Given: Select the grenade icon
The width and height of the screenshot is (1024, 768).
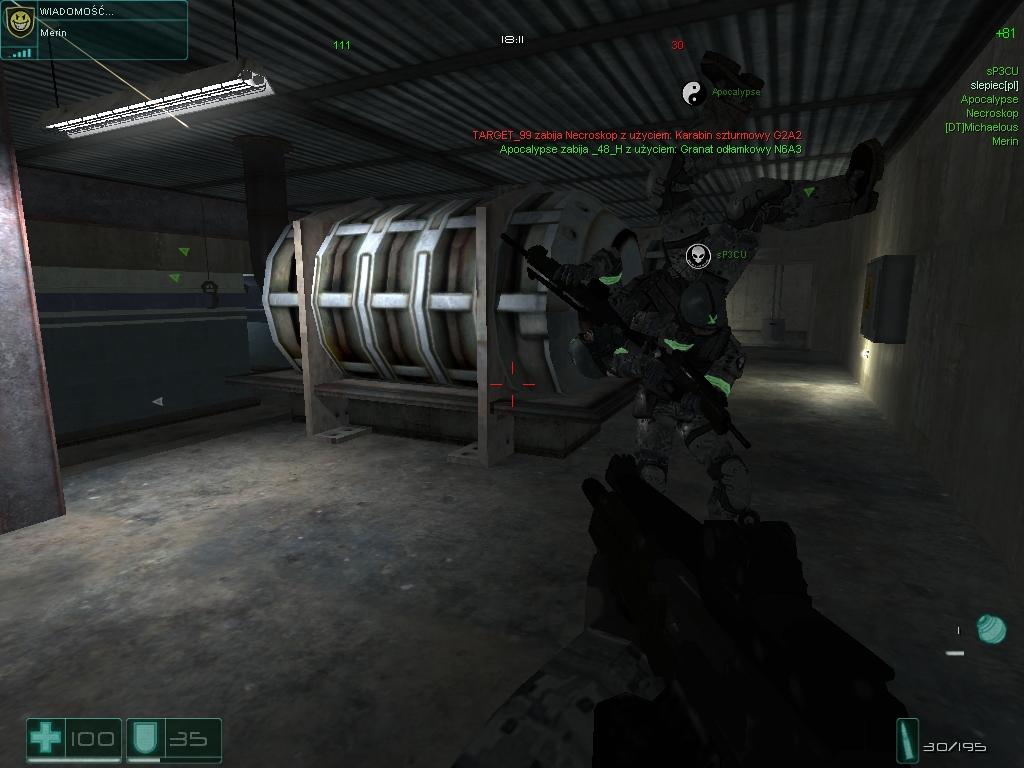Looking at the screenshot, I should tap(990, 629).
